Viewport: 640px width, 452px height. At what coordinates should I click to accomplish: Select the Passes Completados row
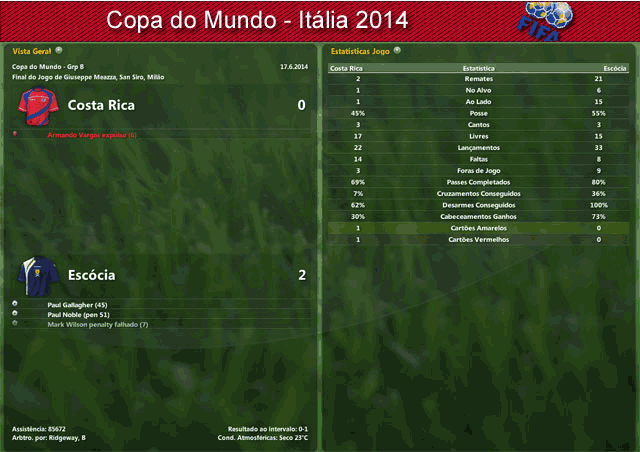point(478,182)
